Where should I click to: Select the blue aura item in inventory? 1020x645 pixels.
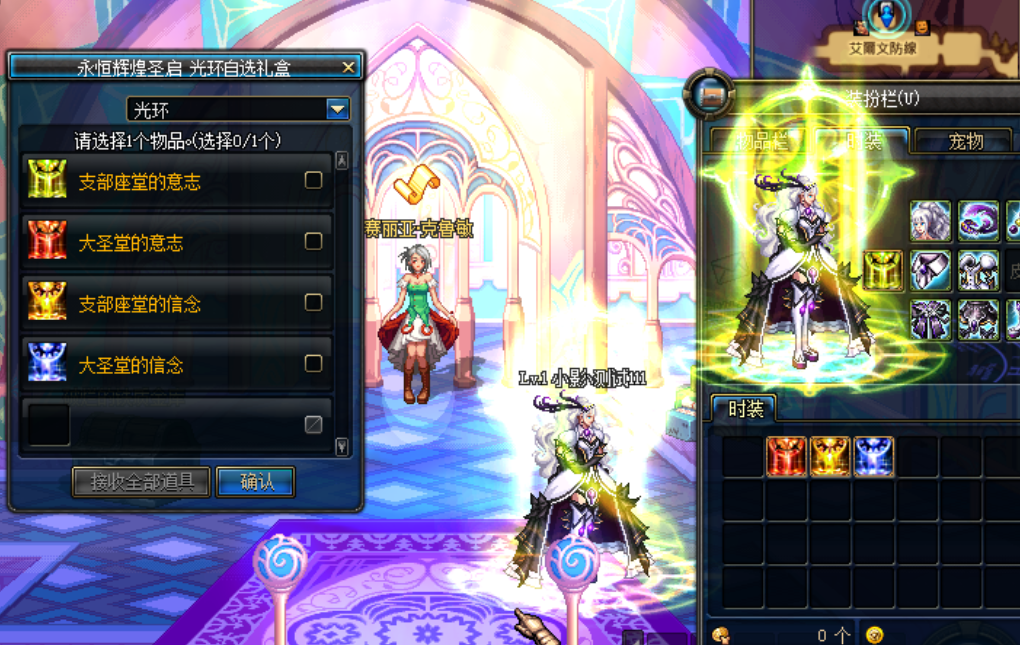point(874,456)
